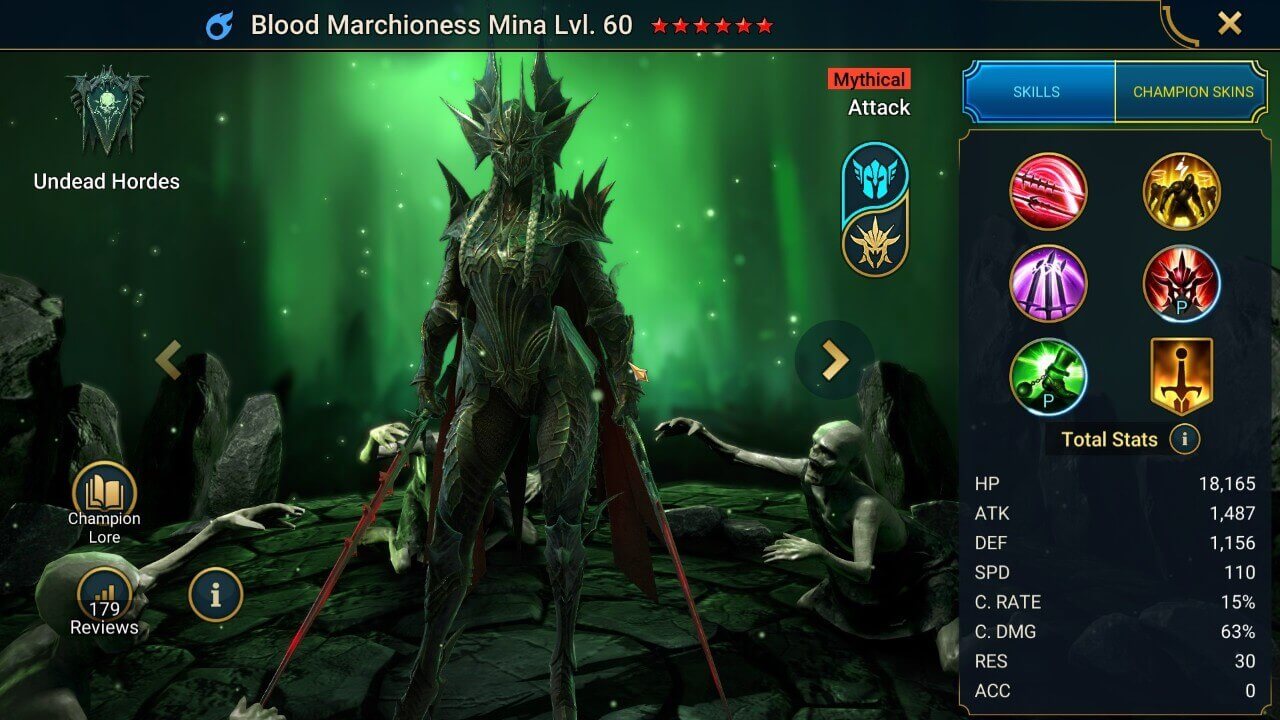Open the green passive skill with top hat
Image resolution: width=1280 pixels, height=720 pixels.
pos(1050,377)
